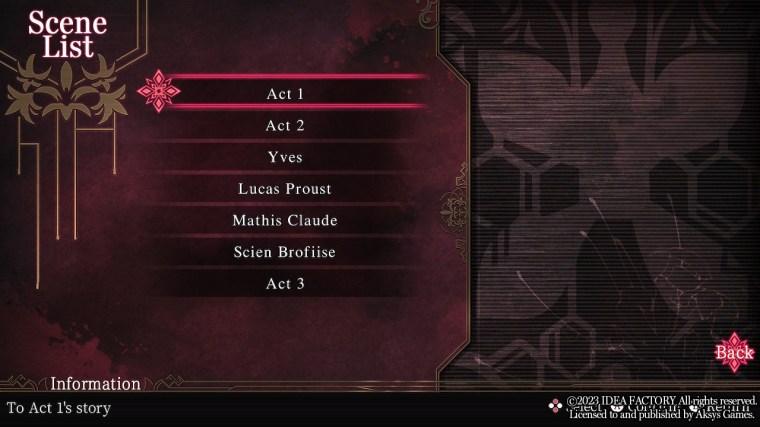
Task: Select Lucas Proust from the list
Action: point(285,189)
